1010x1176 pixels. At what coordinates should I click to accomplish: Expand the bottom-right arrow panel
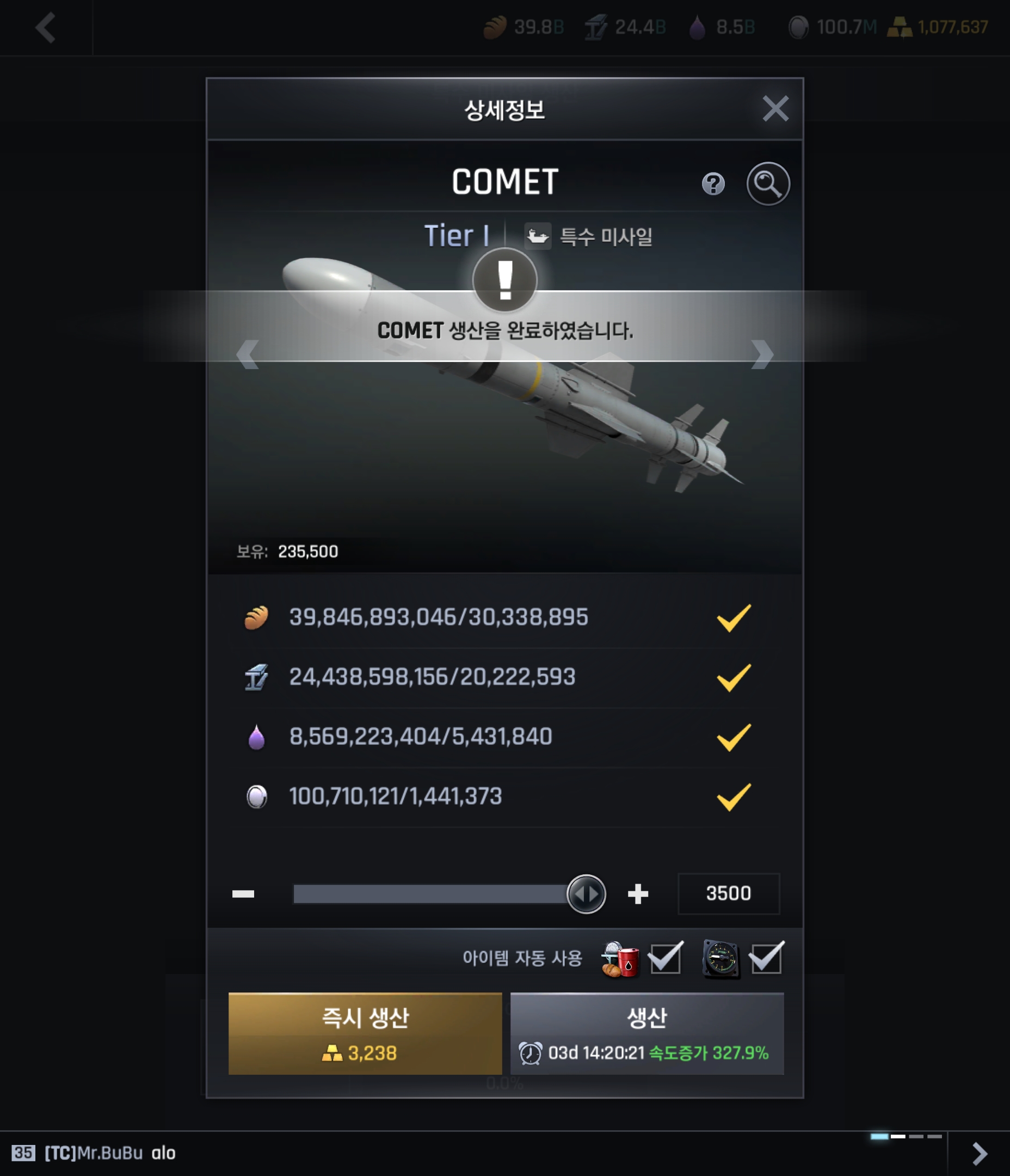[x=980, y=1153]
